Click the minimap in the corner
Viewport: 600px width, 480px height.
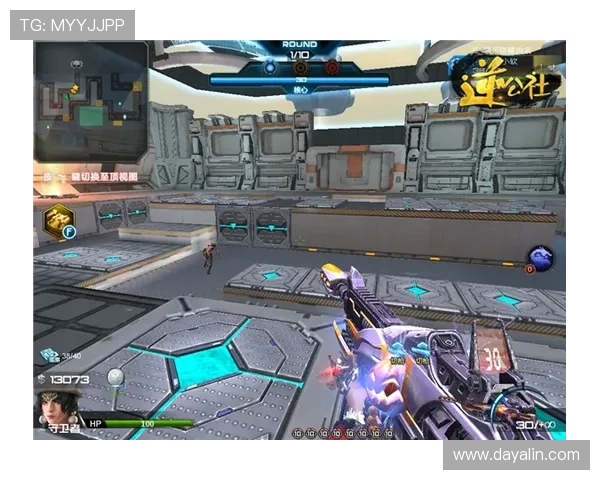pos(90,100)
